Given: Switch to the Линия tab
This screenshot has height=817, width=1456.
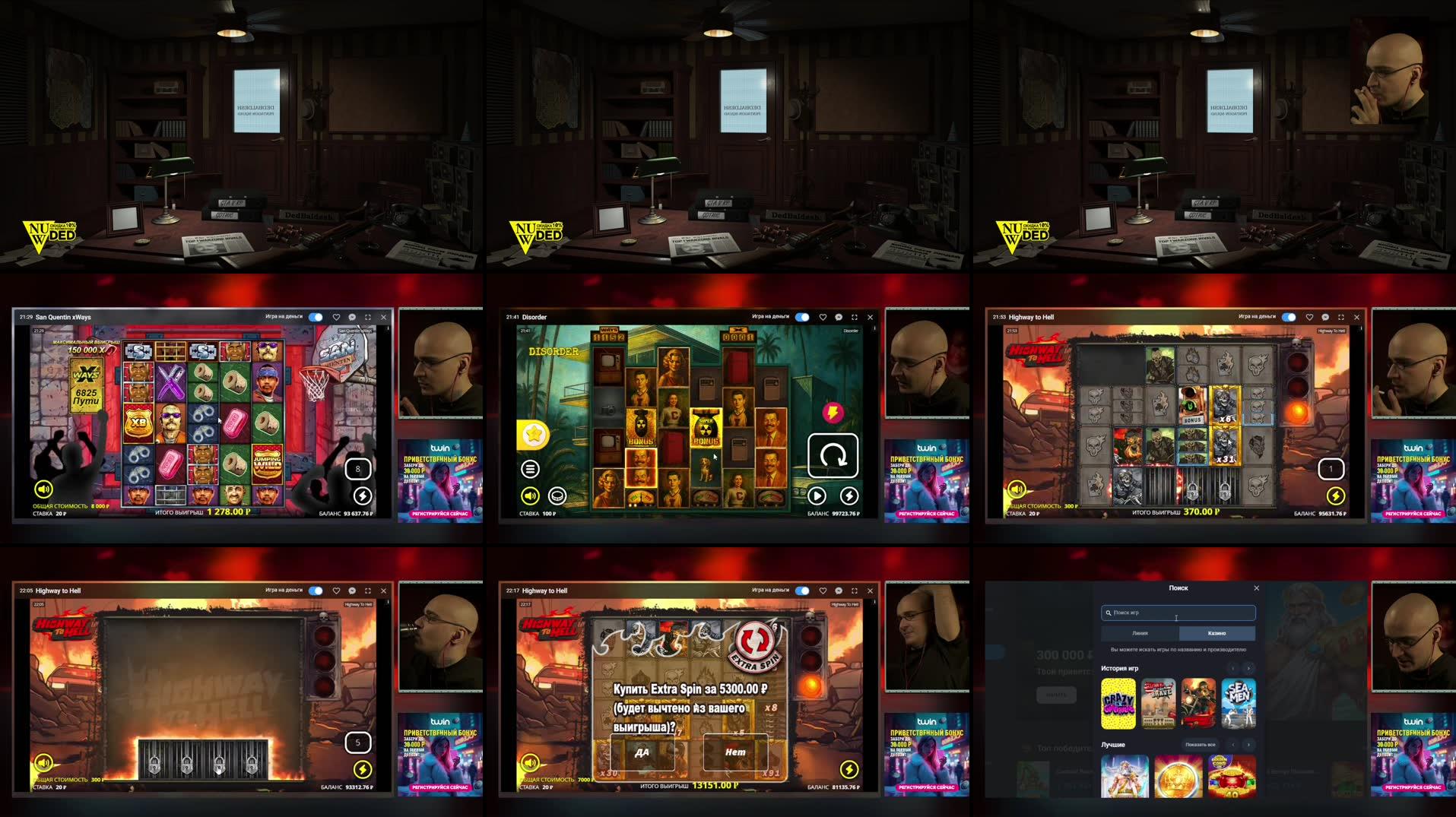Looking at the screenshot, I should tap(1140, 633).
